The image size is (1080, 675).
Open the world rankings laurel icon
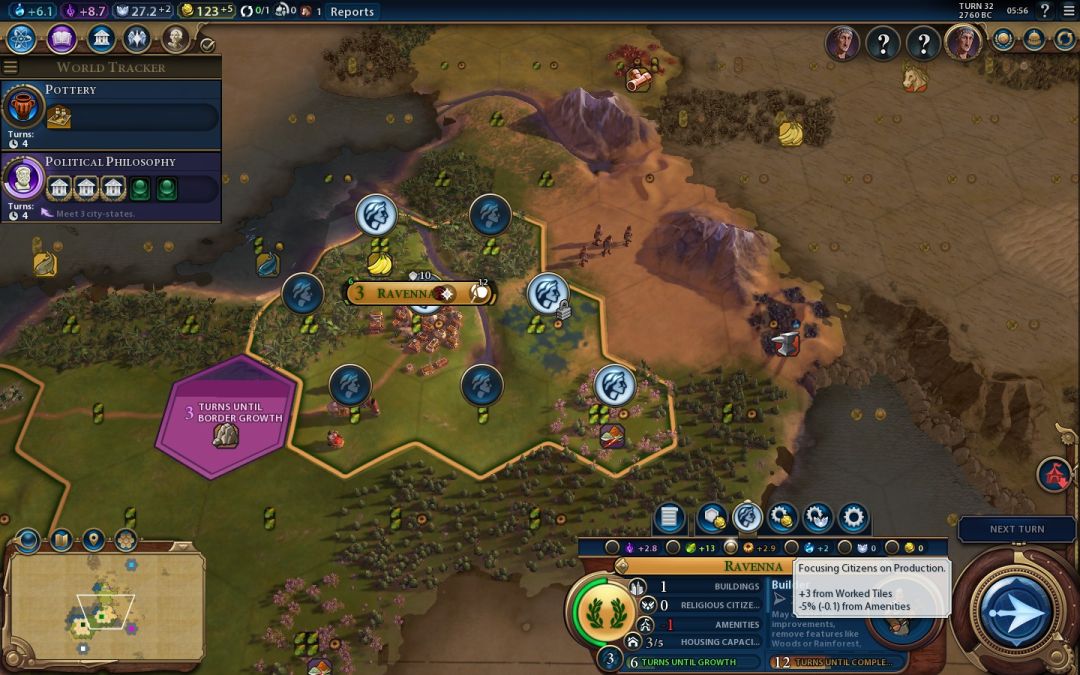1002,39
